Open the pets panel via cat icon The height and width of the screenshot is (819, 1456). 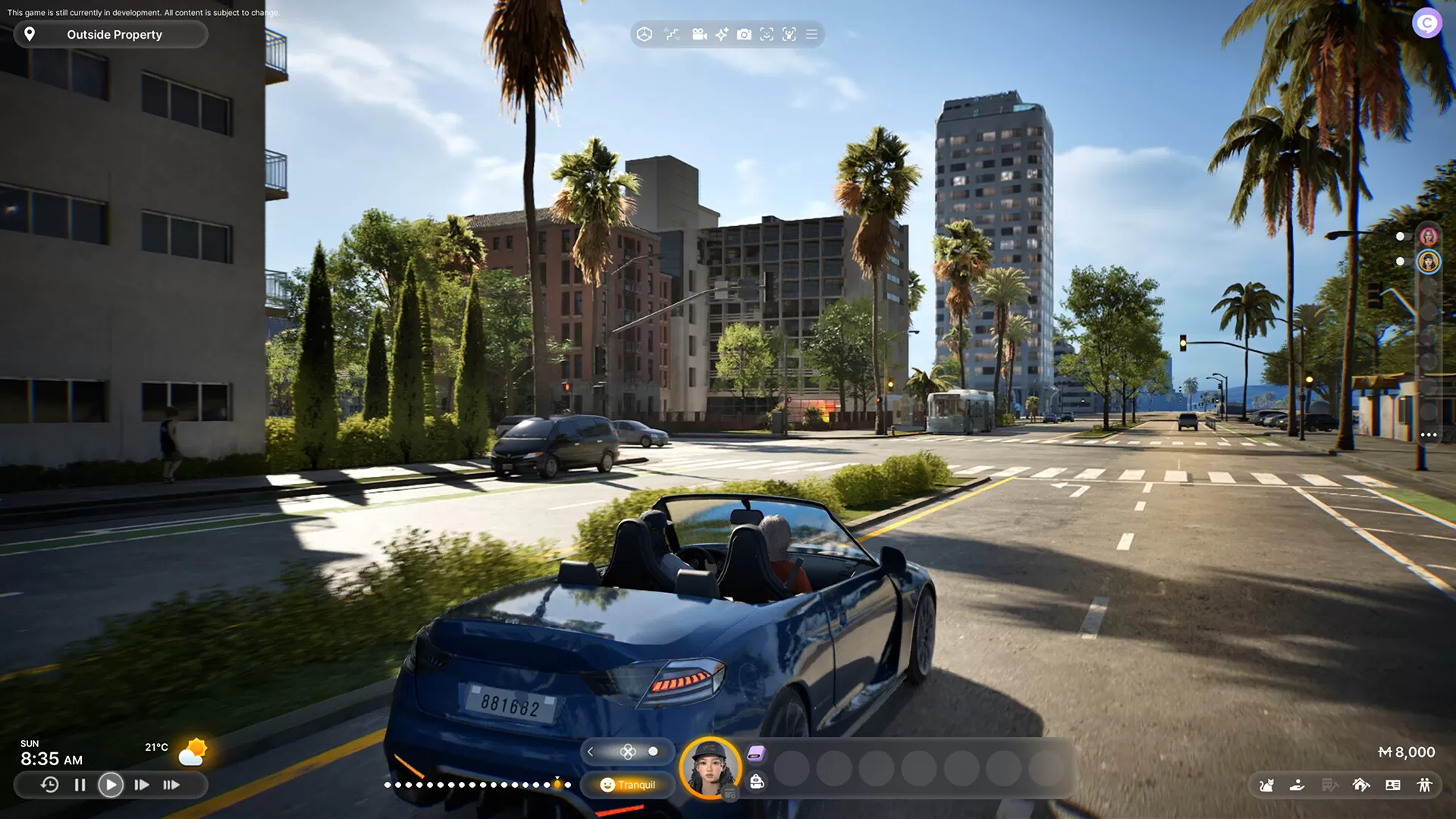click(x=1269, y=786)
